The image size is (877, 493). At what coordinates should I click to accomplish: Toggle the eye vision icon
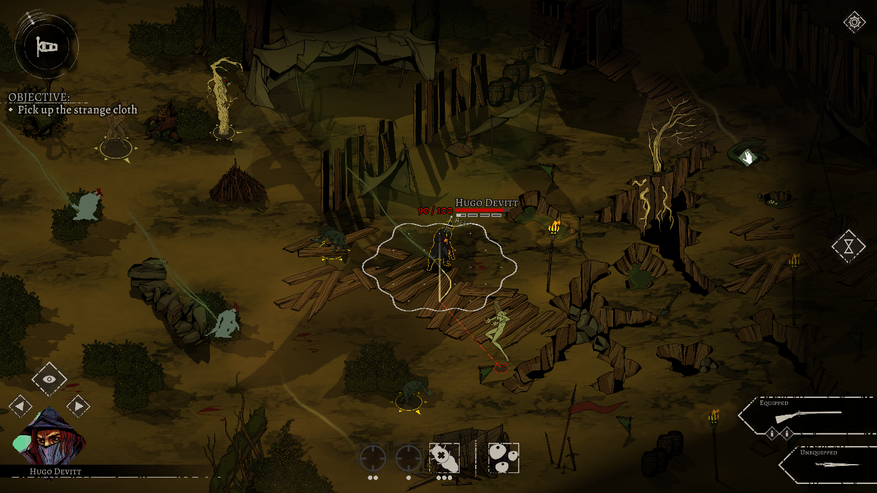(x=49, y=379)
